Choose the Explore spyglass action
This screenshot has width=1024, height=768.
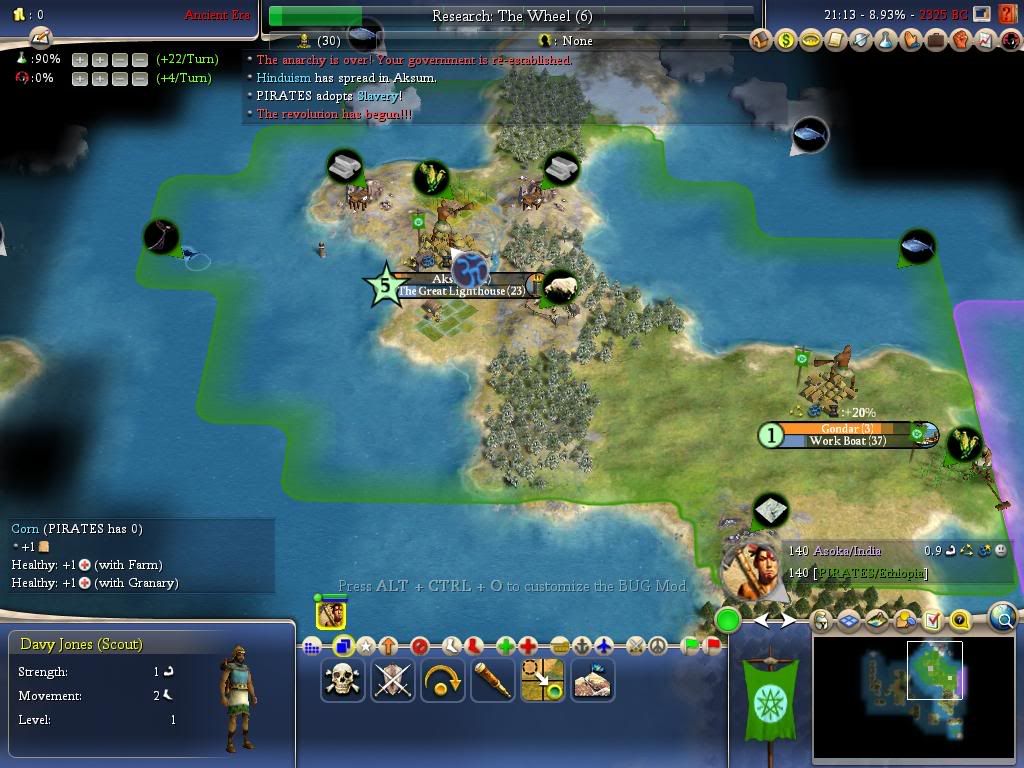(x=493, y=681)
